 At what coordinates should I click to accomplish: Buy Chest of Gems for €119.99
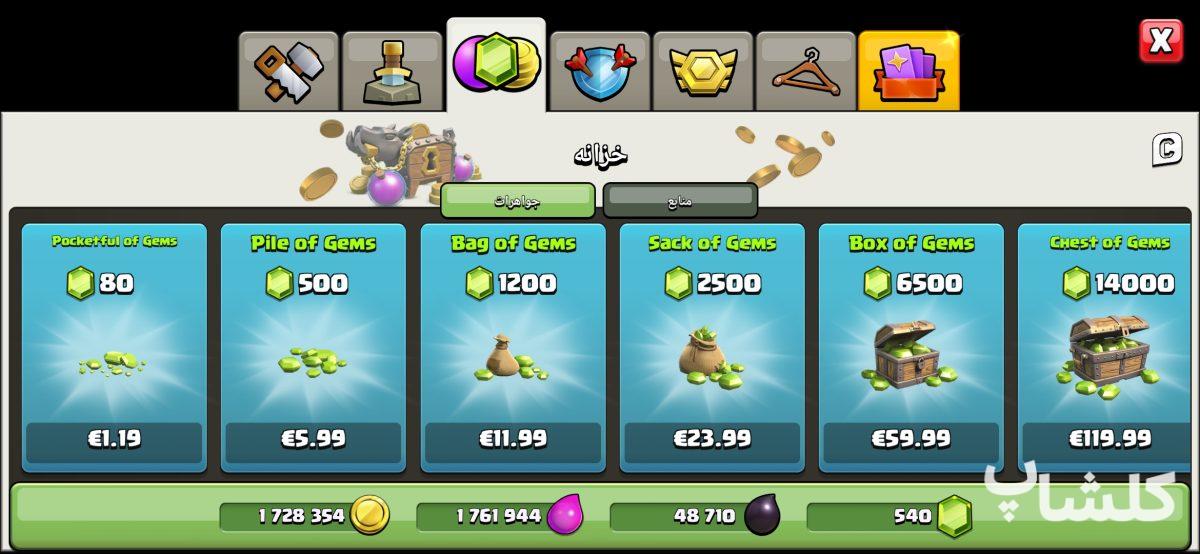1109,439
